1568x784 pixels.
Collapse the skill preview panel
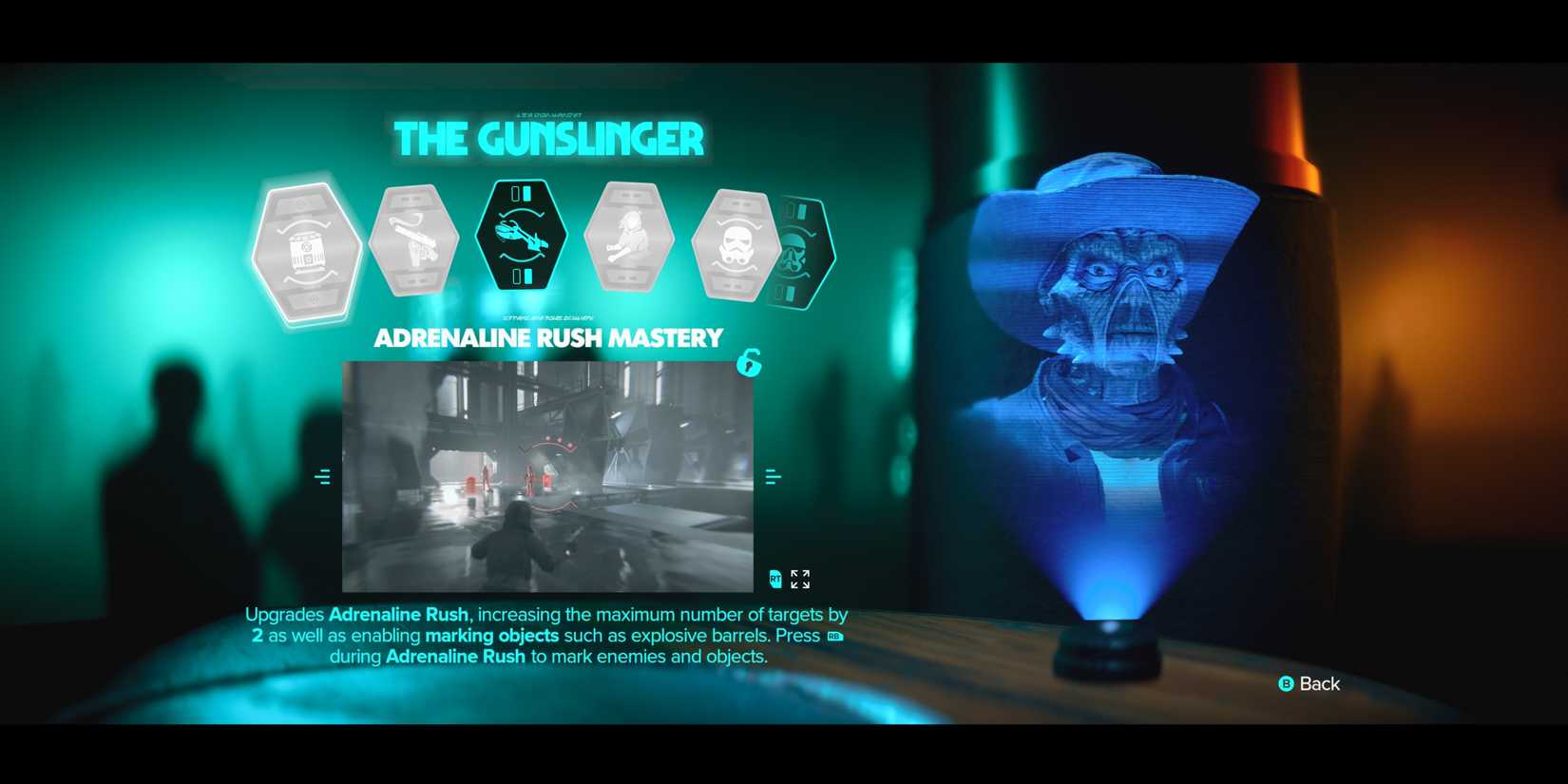pyautogui.click(x=774, y=579)
